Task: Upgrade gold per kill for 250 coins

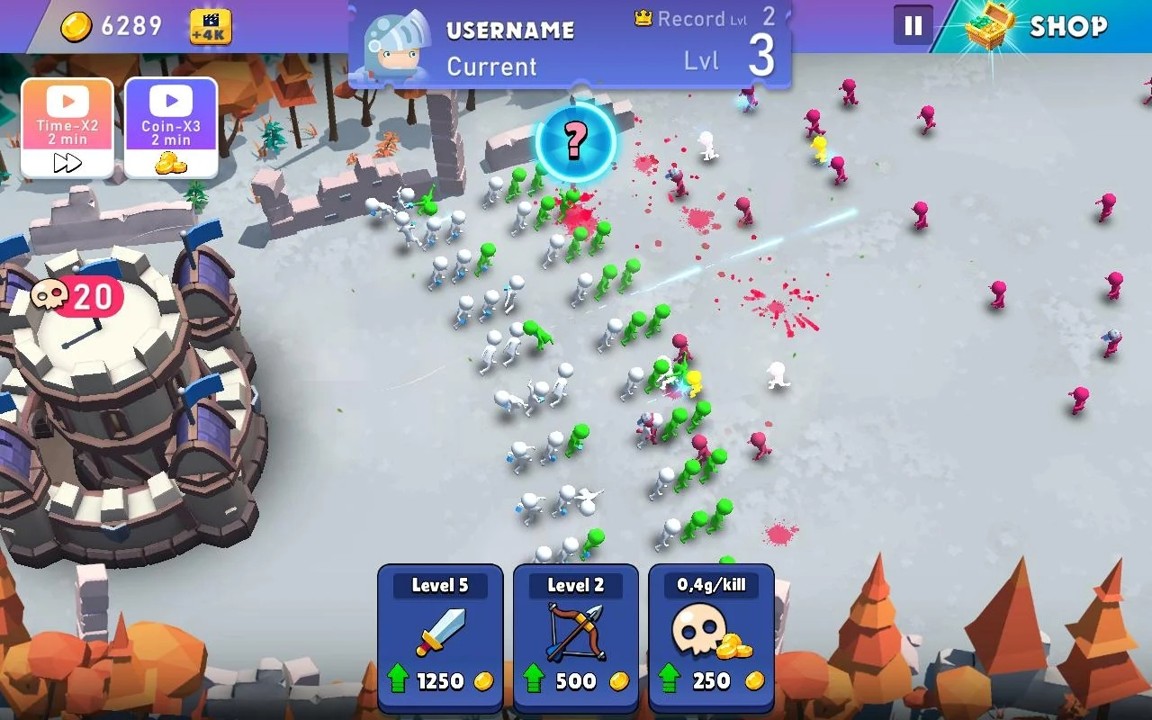Action: tap(711, 636)
